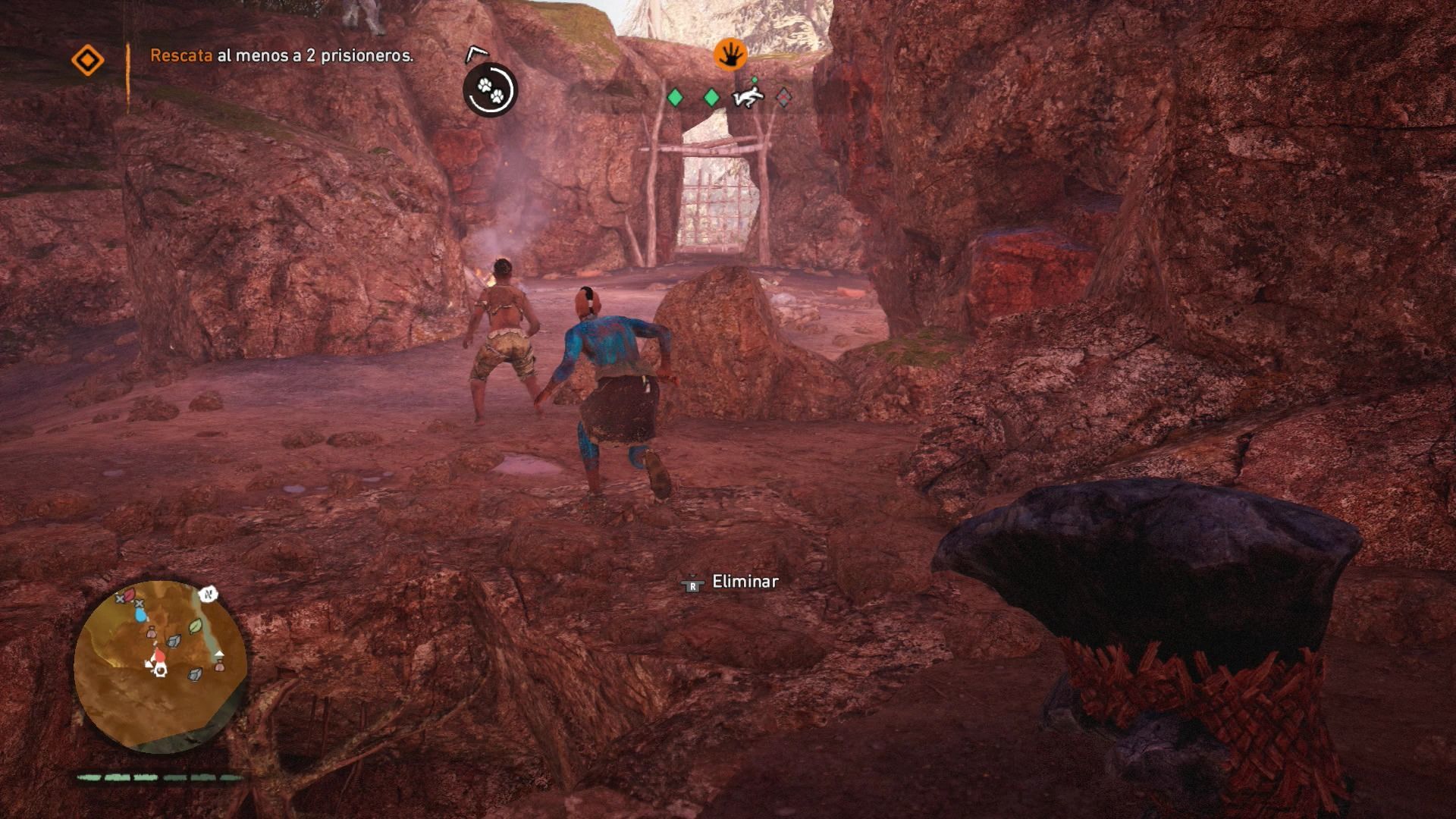Click the orange hand marker icon
Screen dimensions: 1456x819
730,55
